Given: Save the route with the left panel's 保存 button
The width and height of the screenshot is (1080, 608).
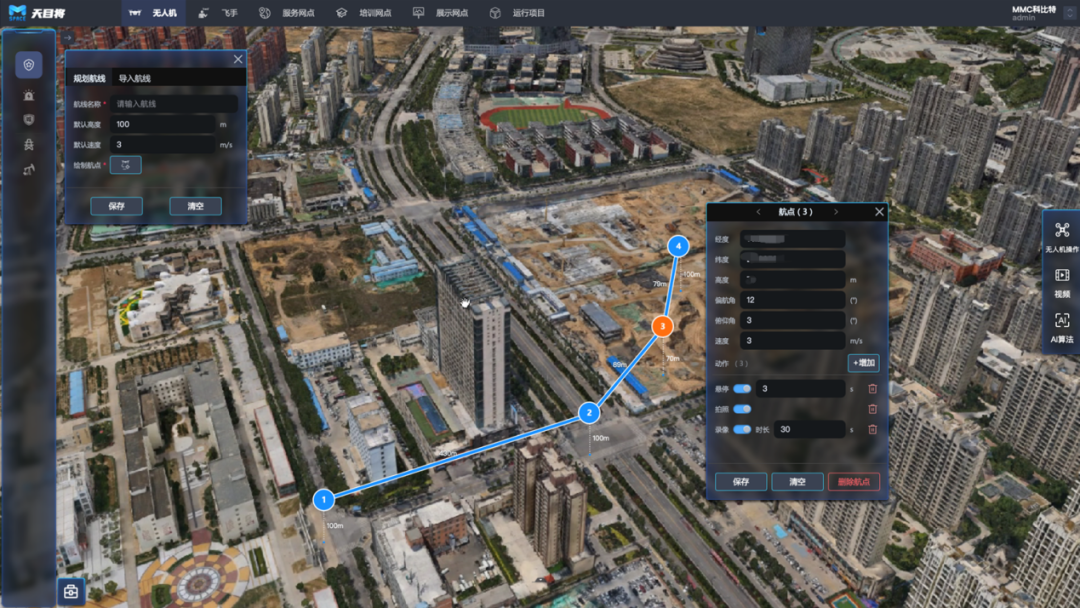Looking at the screenshot, I should pyautogui.click(x=116, y=206).
